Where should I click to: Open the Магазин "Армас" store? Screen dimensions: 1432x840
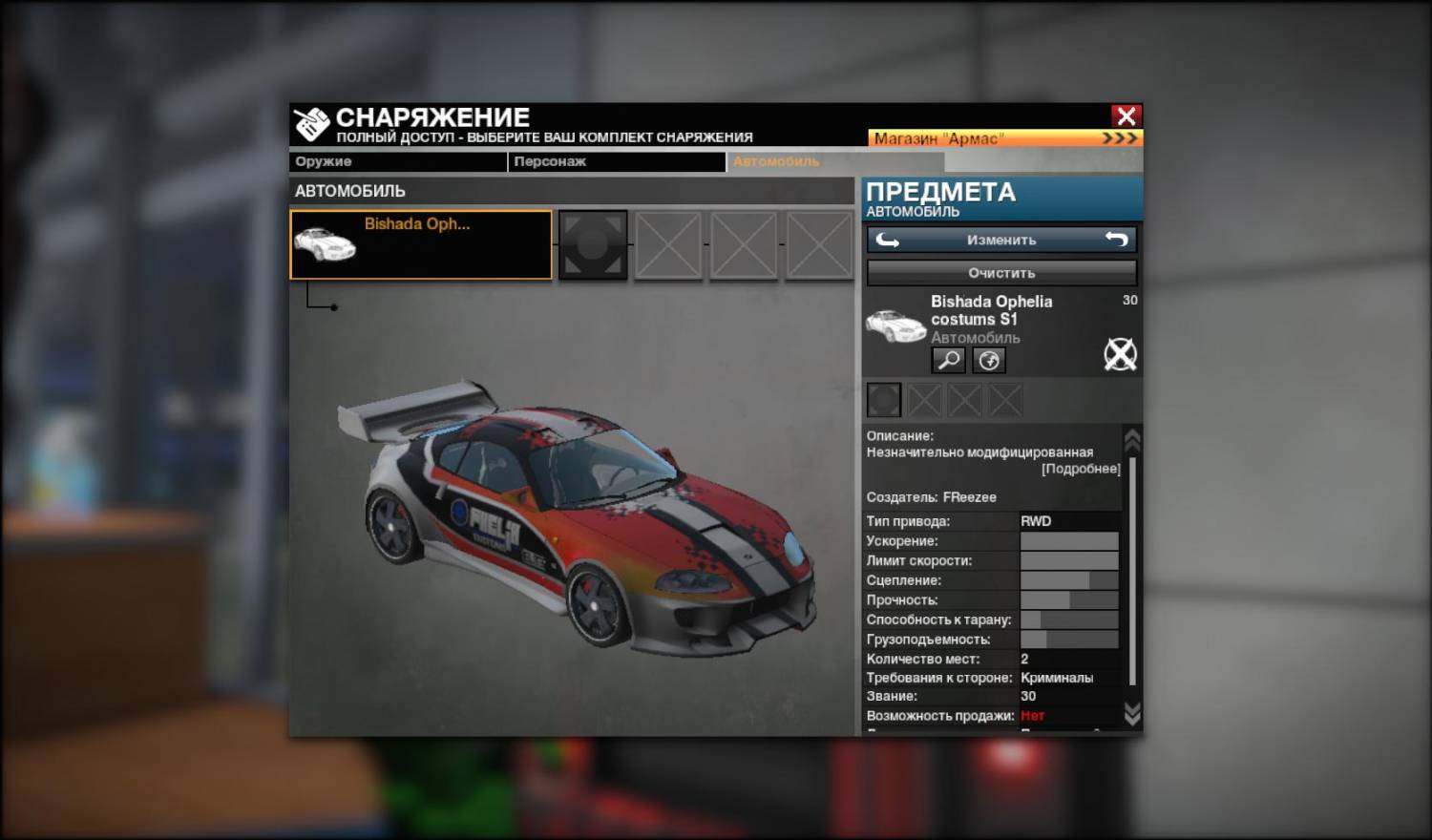click(1004, 138)
